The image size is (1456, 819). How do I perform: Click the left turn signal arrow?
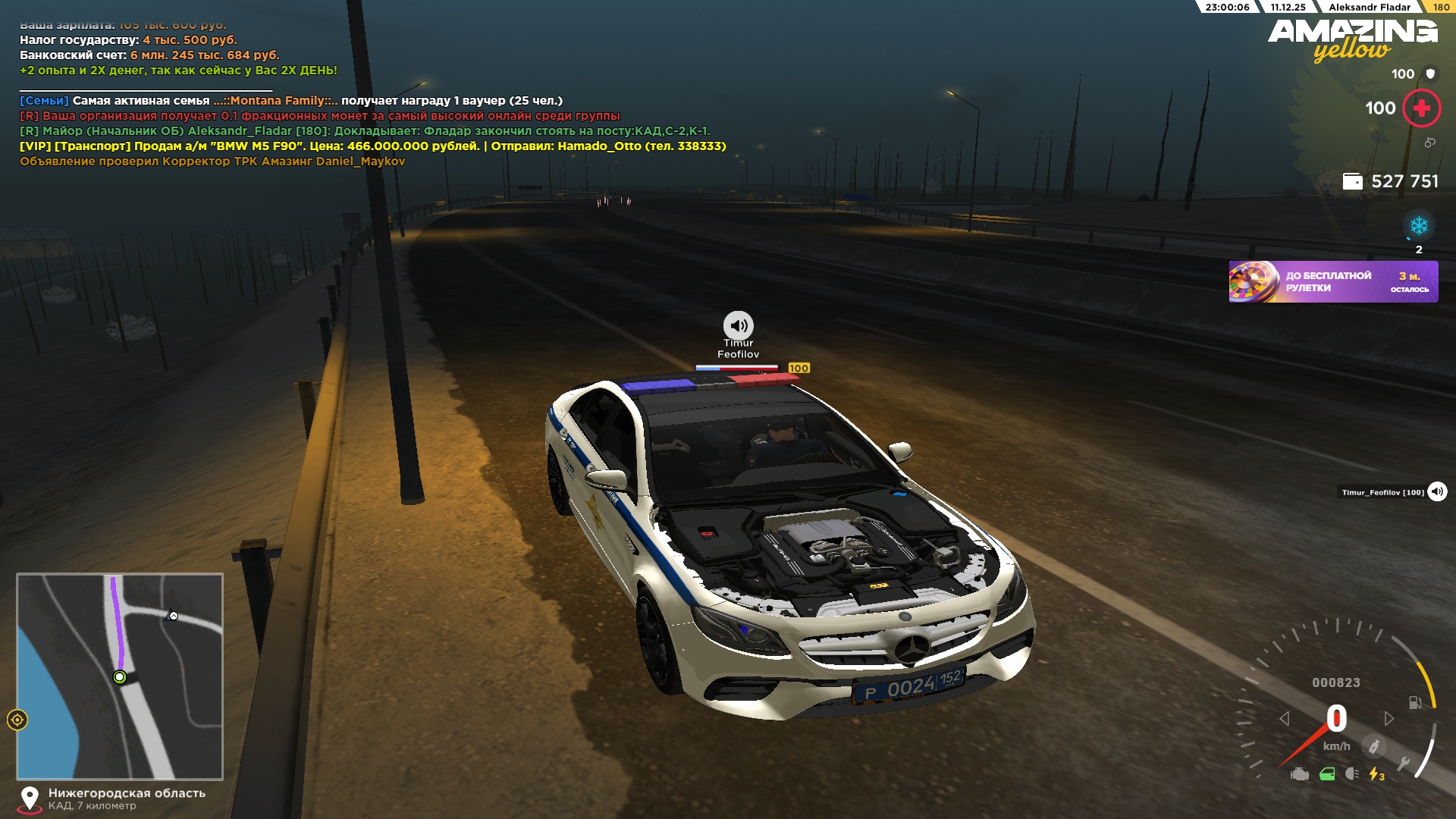[1284, 718]
